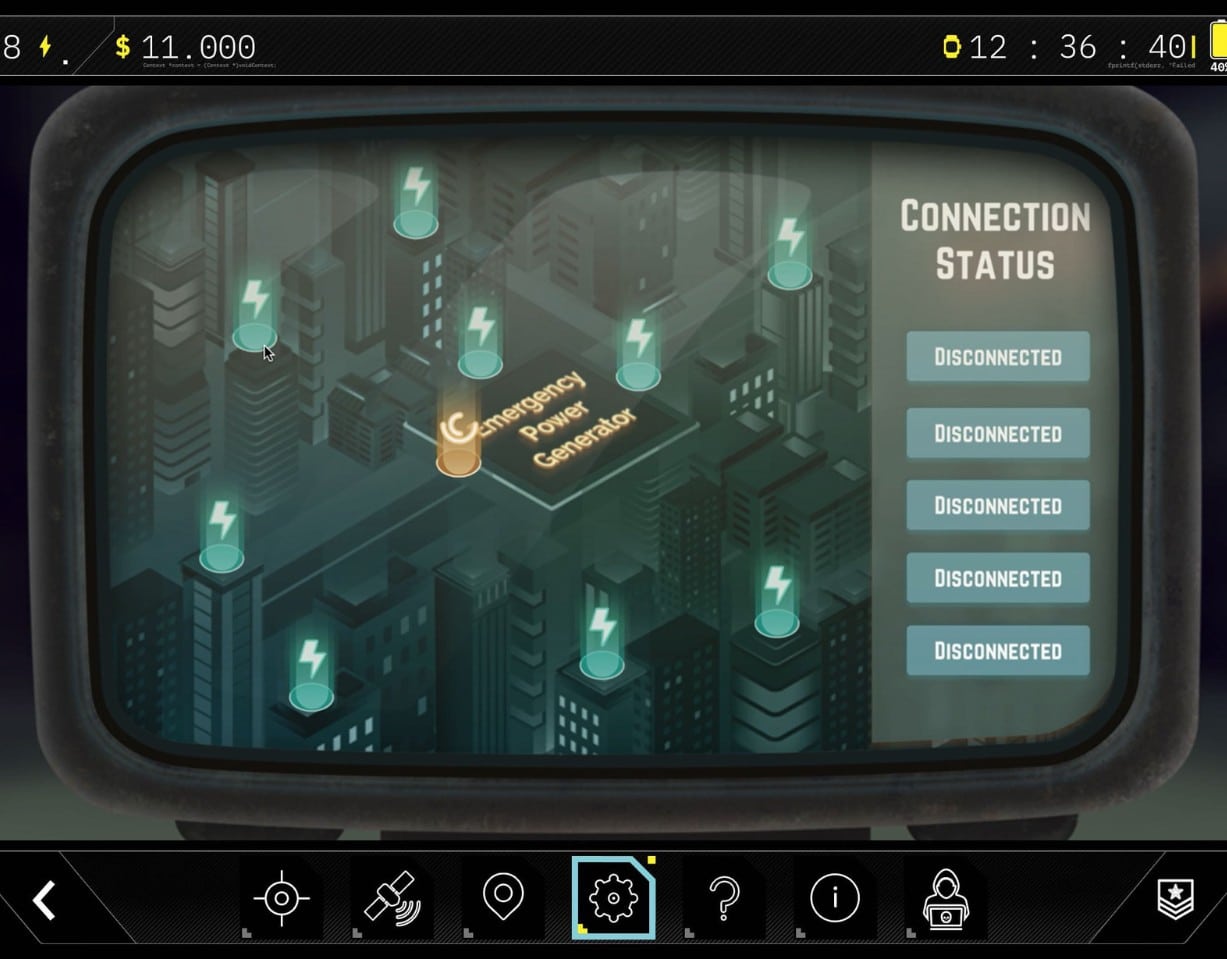Select the satellite tool icon
The image size is (1227, 959).
click(x=392, y=898)
